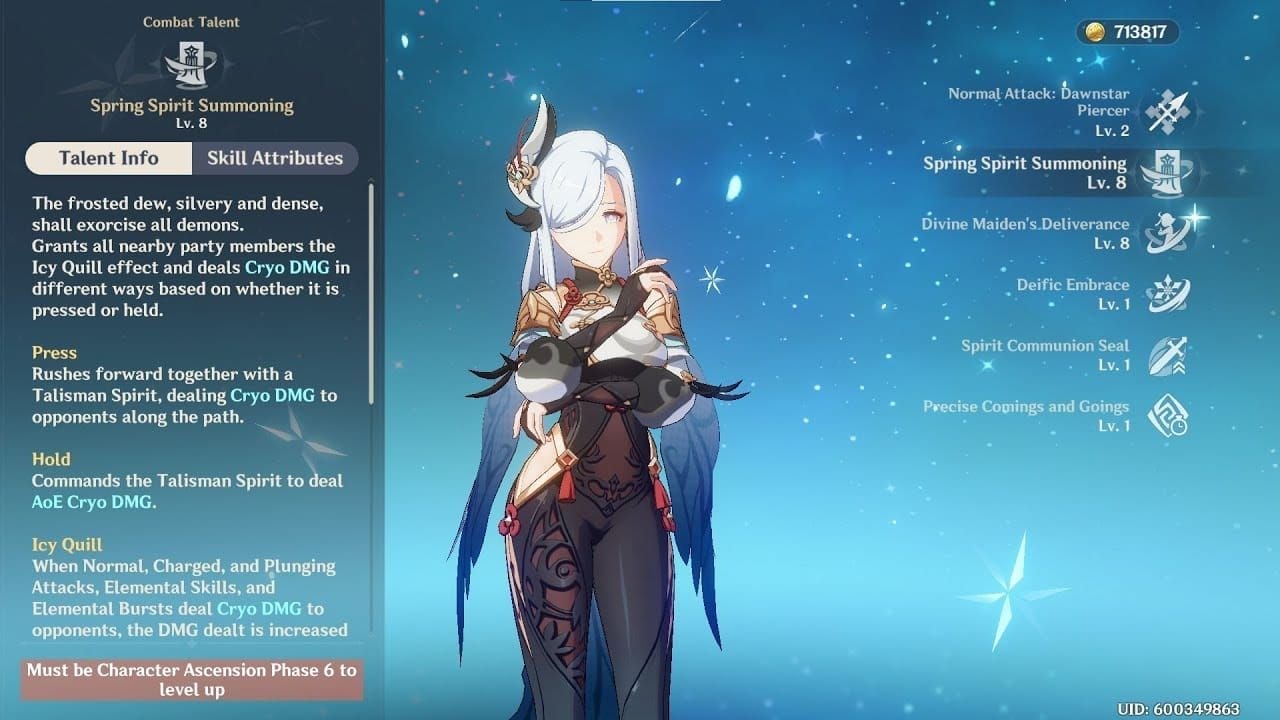Switch to the Skill Attributes tab
The image size is (1280, 720).
(x=274, y=158)
